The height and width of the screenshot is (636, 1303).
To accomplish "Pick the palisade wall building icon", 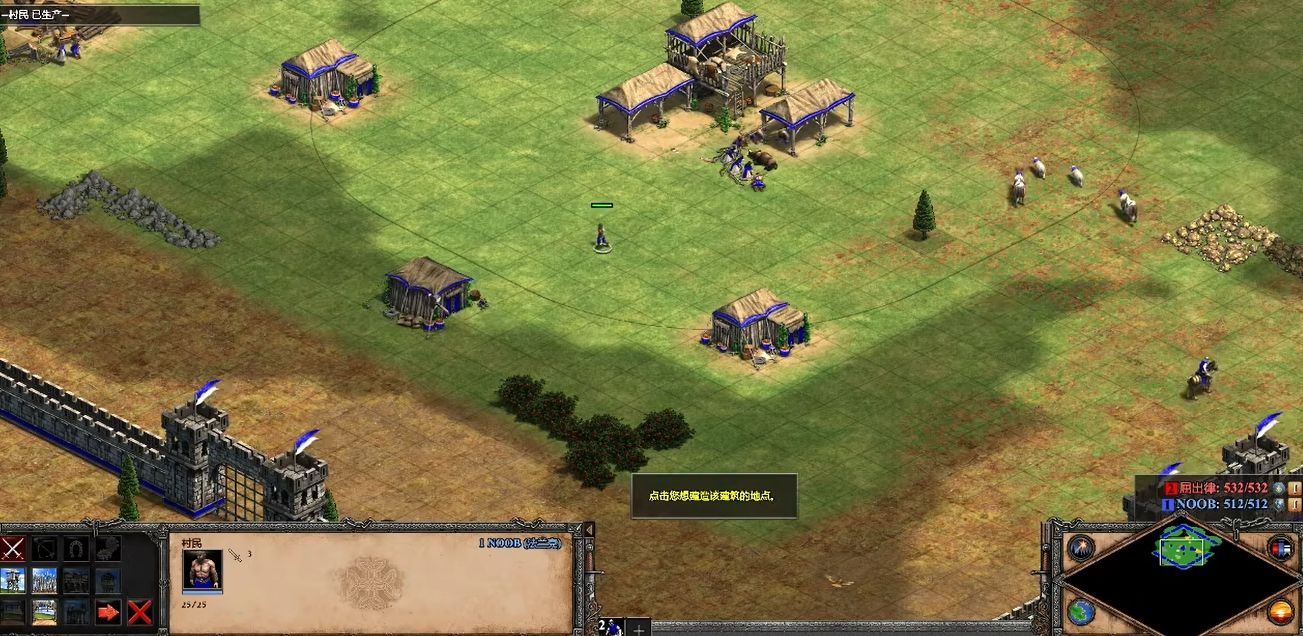I will (x=44, y=580).
